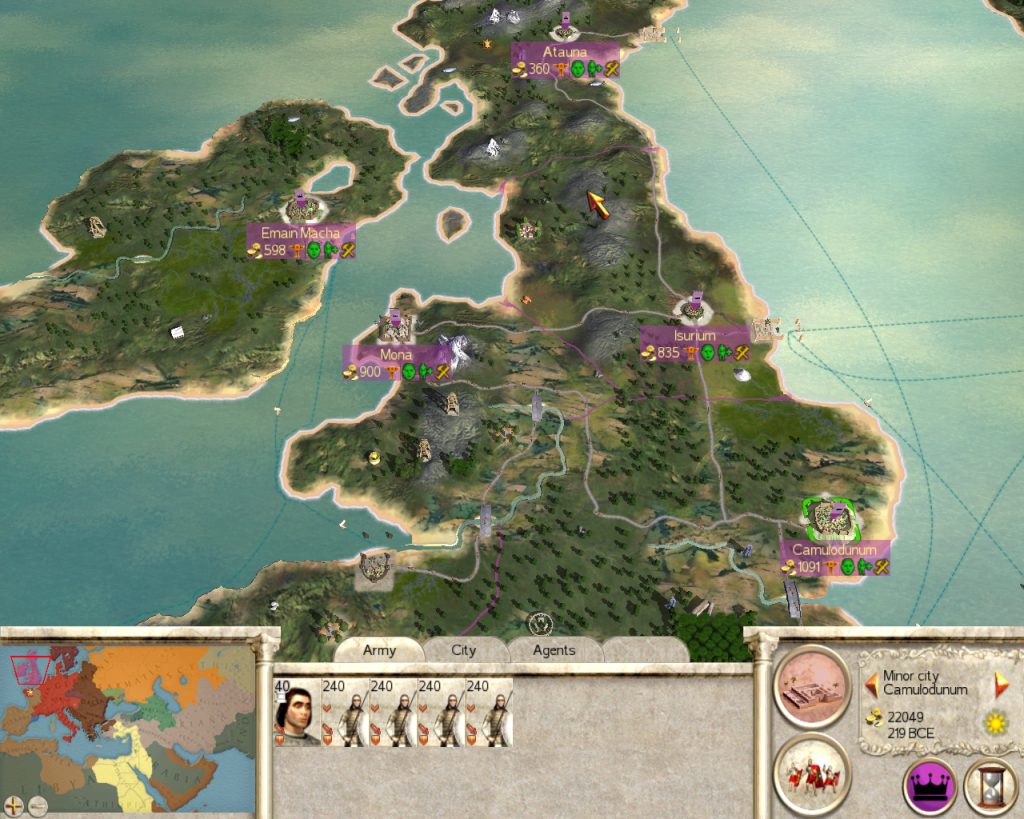
Task: End the turn with the hourglass
Action: (990, 787)
